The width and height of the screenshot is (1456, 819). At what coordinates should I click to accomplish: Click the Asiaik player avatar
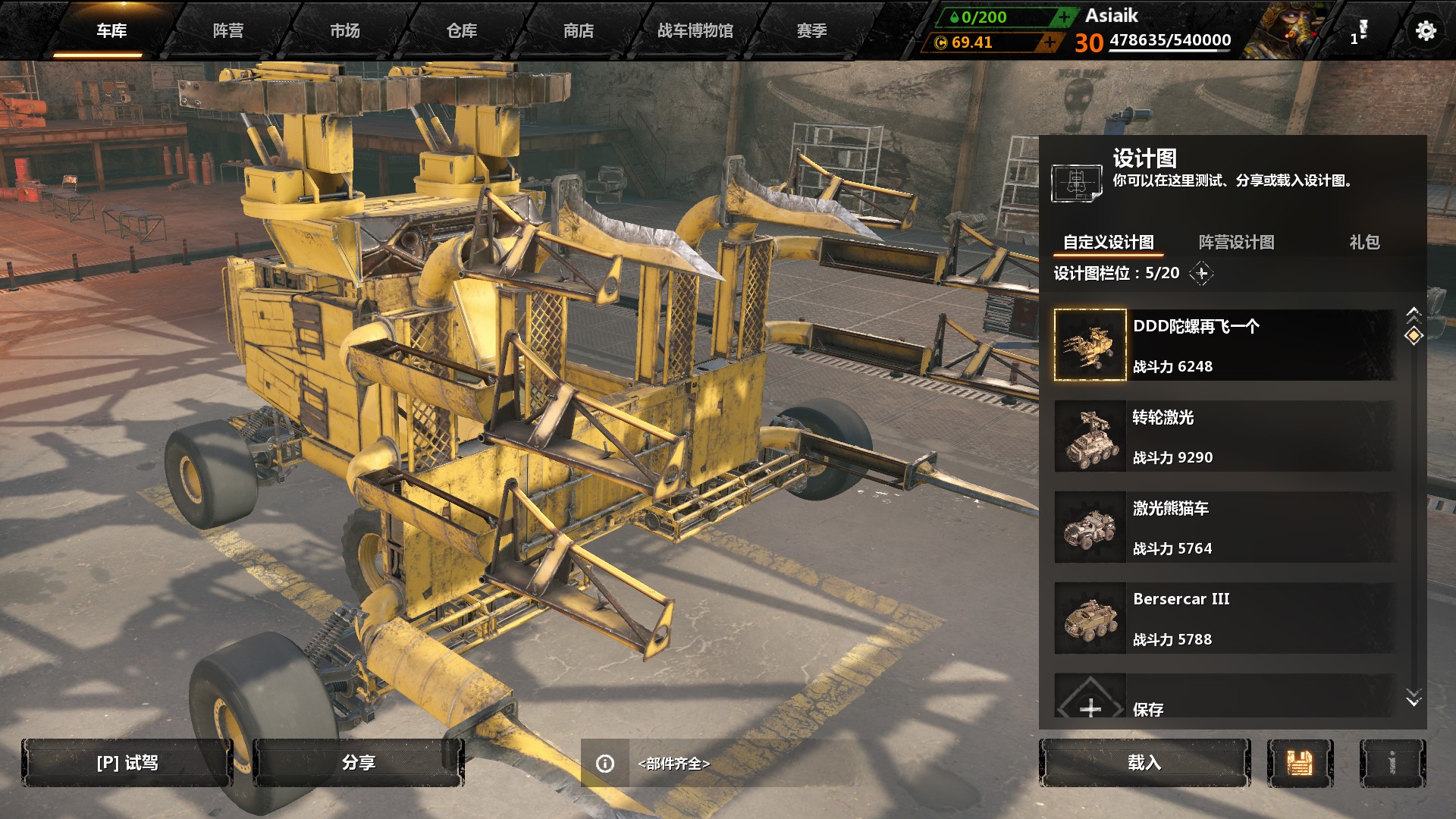pos(1285,30)
